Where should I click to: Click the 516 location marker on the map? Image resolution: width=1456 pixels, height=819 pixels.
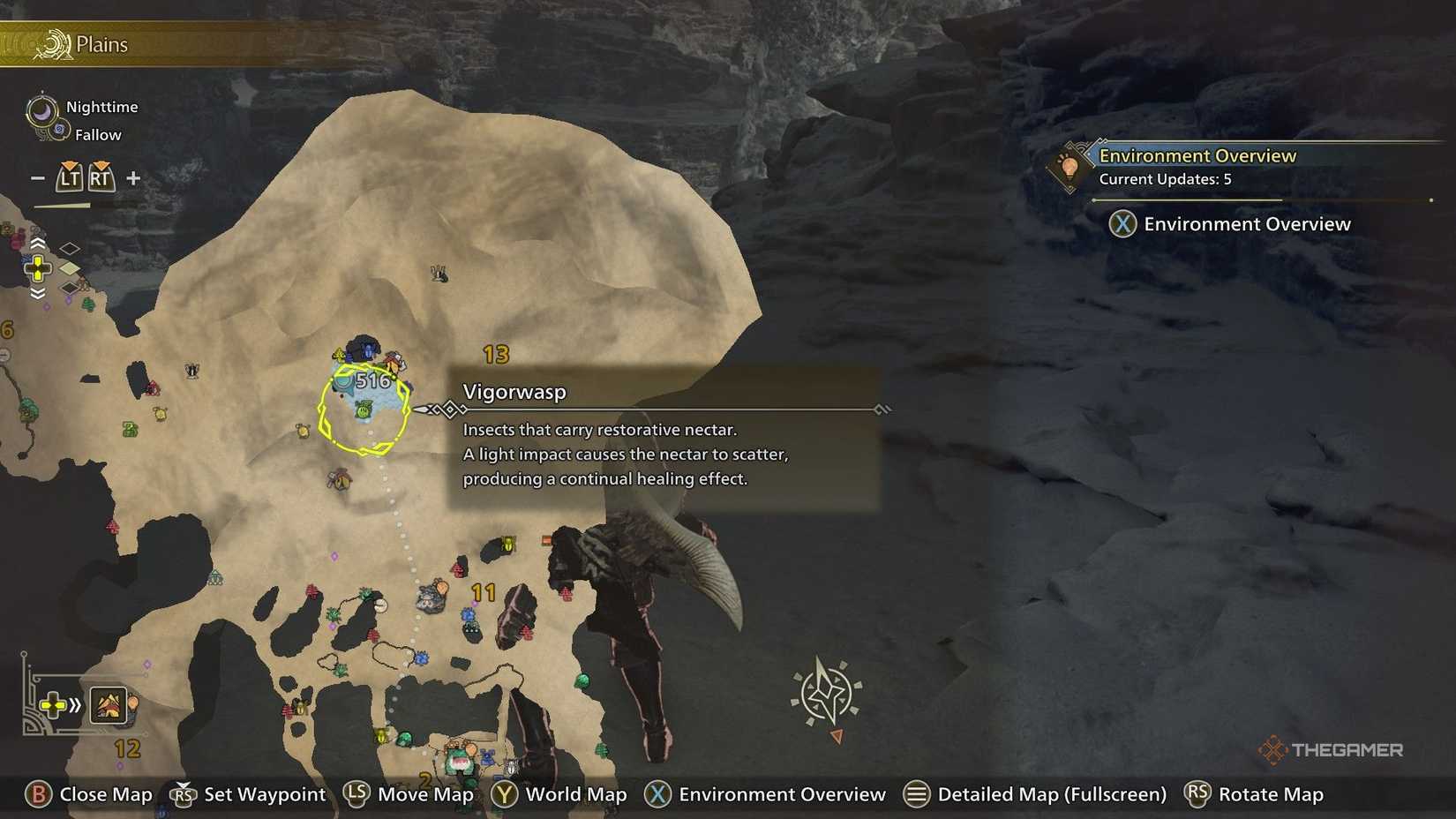[372, 381]
